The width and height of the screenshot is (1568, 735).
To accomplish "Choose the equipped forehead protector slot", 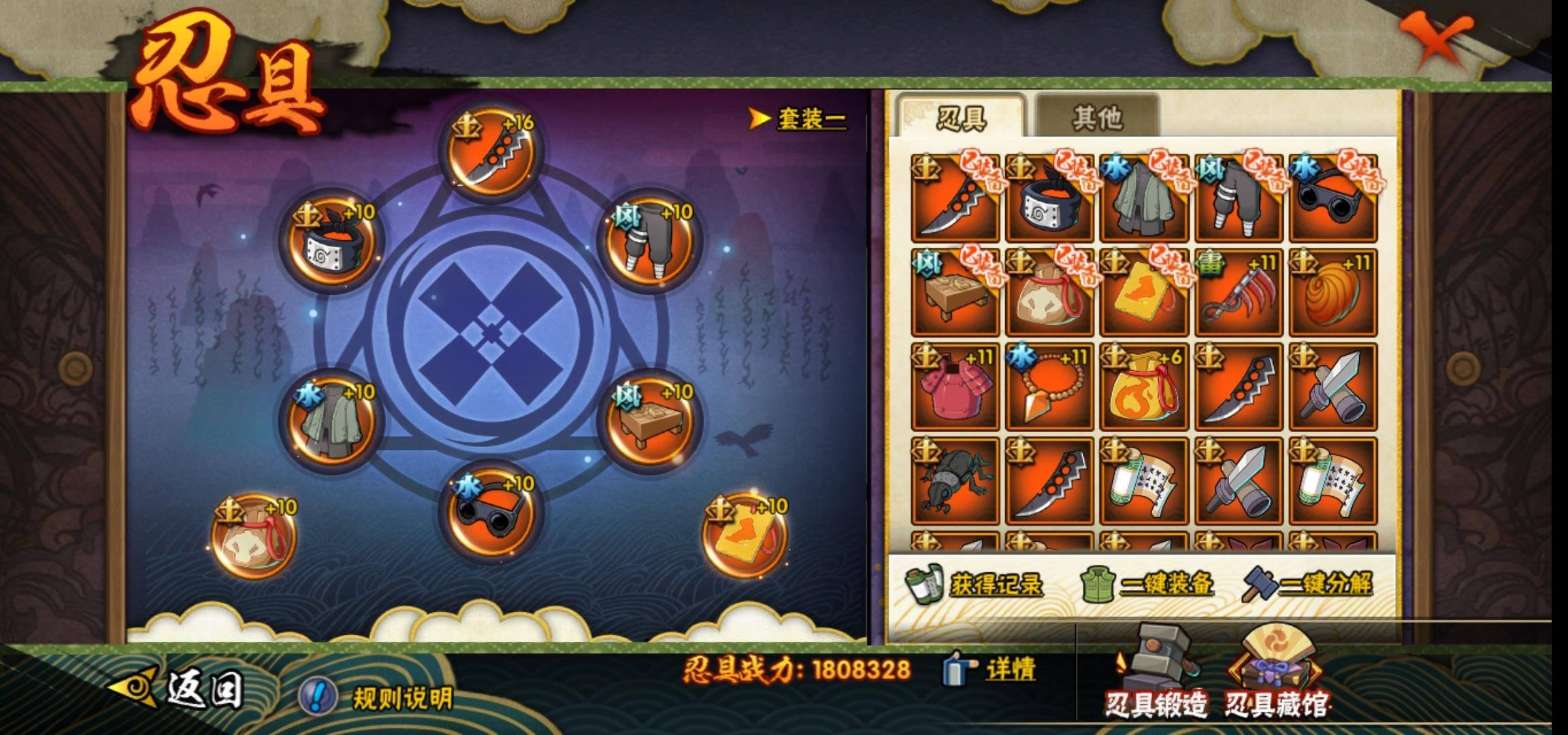I will tap(331, 240).
